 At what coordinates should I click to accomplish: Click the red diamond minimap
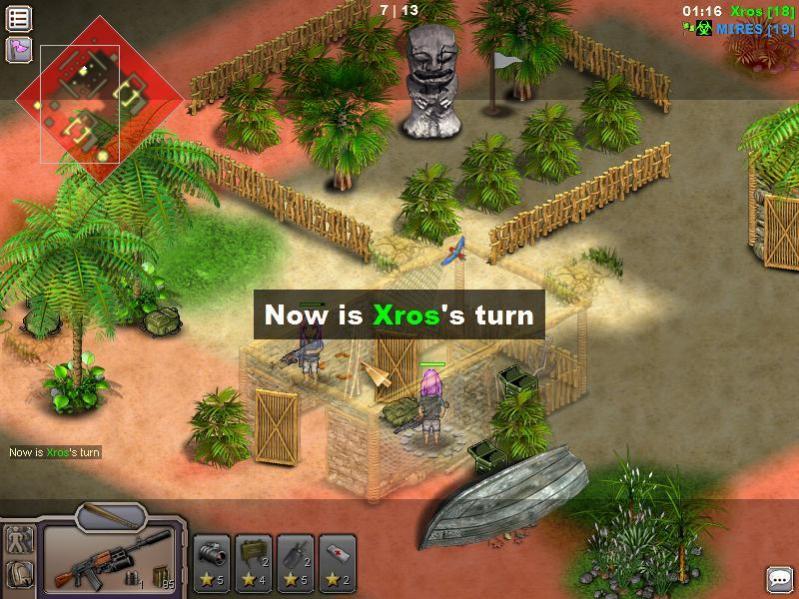point(99,99)
